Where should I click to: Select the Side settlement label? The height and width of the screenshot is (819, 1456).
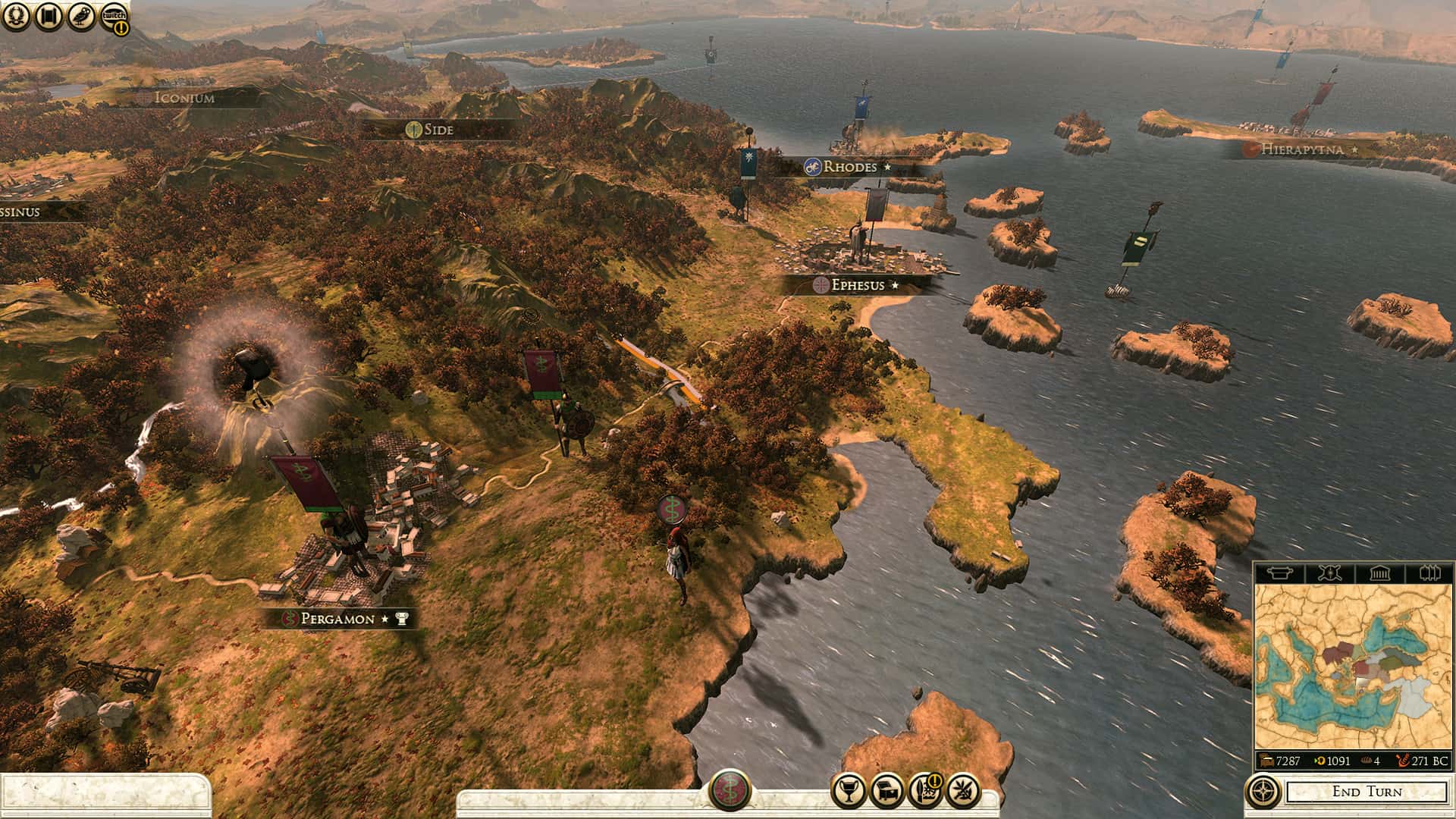tap(438, 130)
